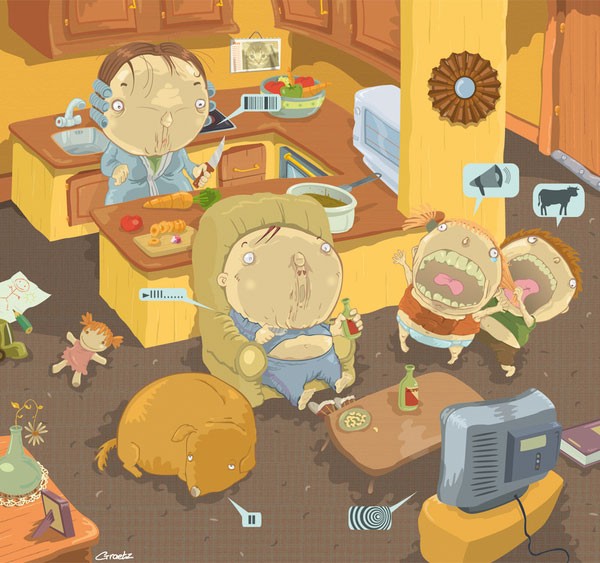This screenshot has height=563, width=600.
Task: Click the megaphone speech bubble icon
Action: pos(491,181)
